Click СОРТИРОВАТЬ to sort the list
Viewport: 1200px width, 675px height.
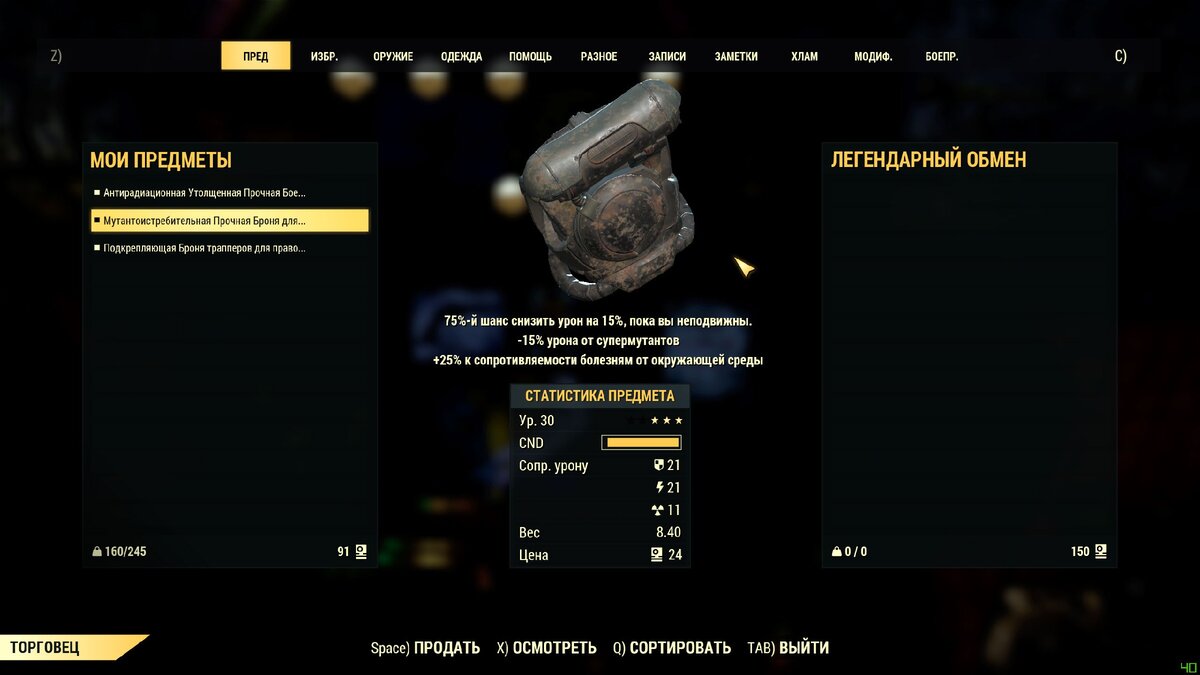point(680,648)
